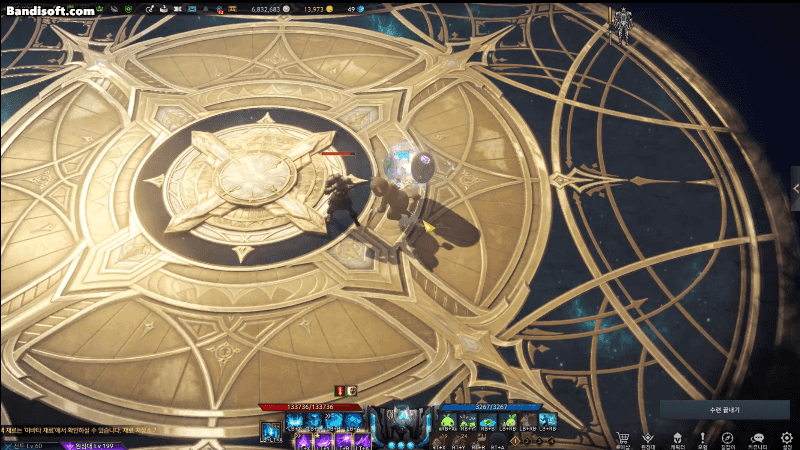The width and height of the screenshot is (800, 450).
Task: Open the guide menu with the compass icon
Action: 728,438
